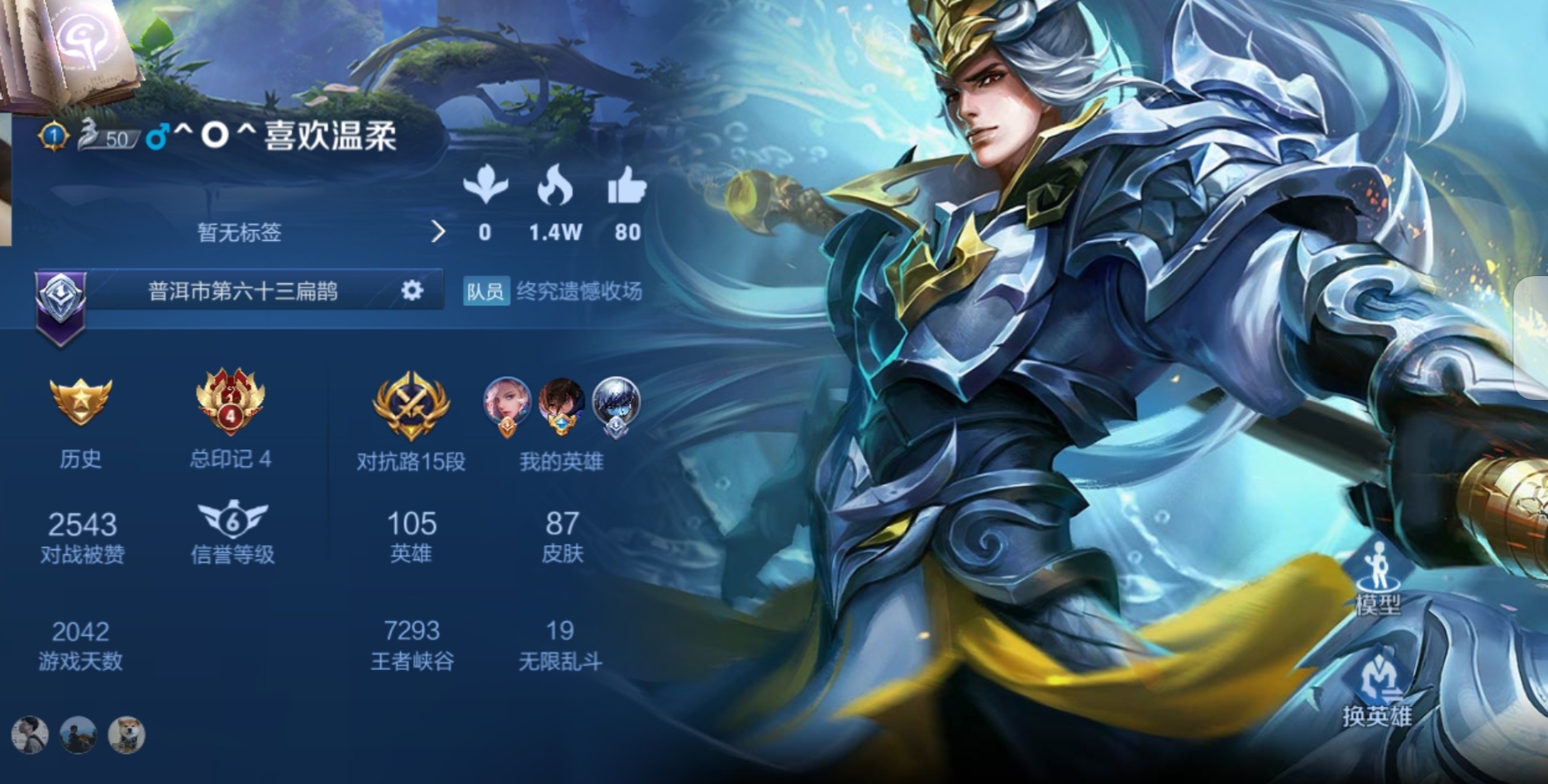View the 7293 王者峡谷 match stats
This screenshot has height=784, width=1548.
point(412,644)
